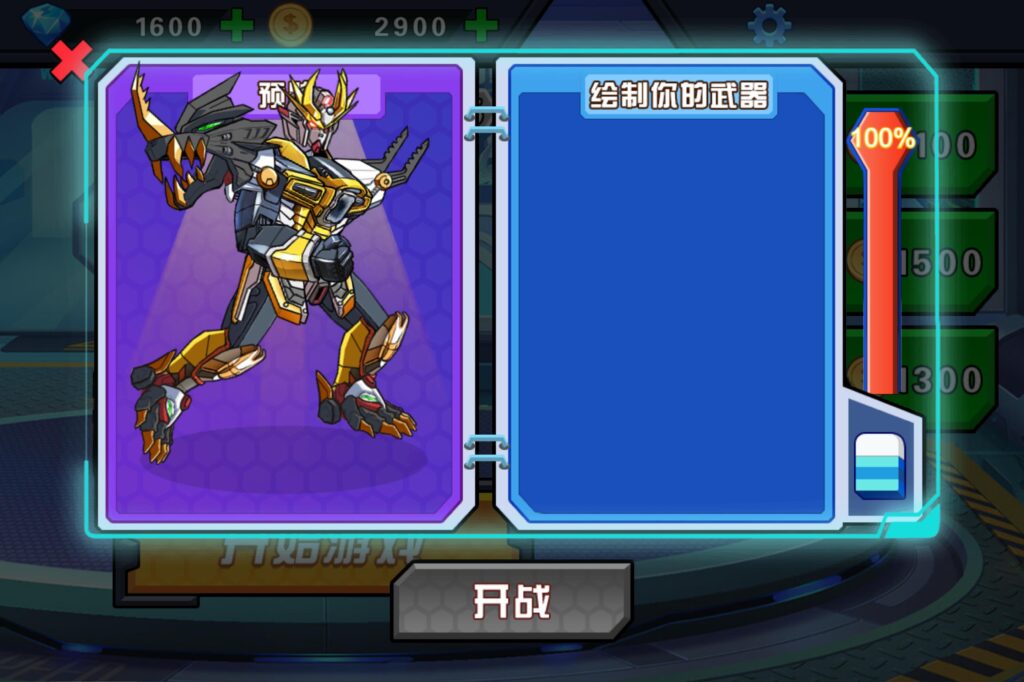Start the battle with 开战 button
This screenshot has height=682, width=1024.
pyautogui.click(x=512, y=601)
